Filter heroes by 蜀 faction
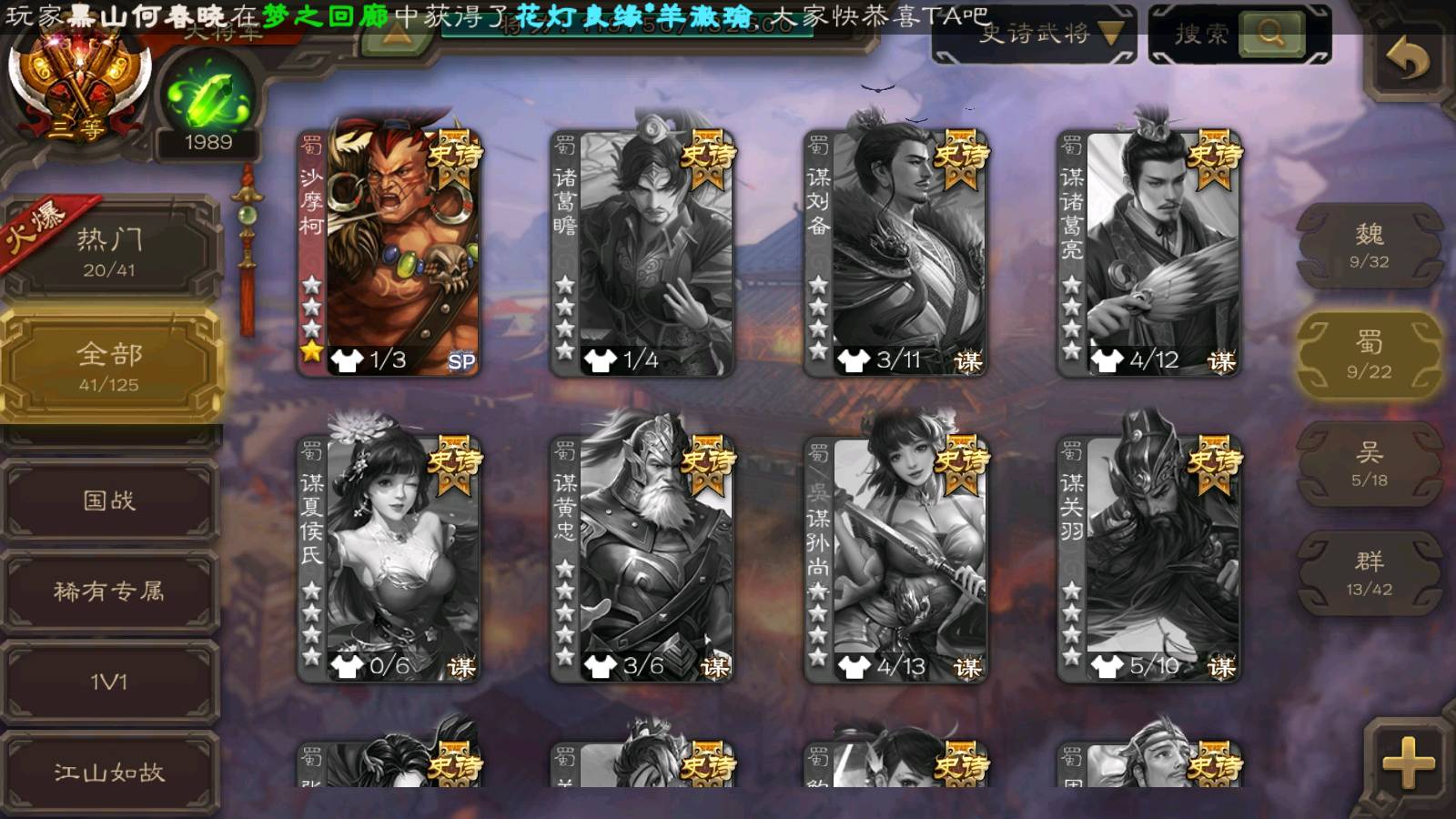This screenshot has height=819, width=1456. tap(1369, 355)
